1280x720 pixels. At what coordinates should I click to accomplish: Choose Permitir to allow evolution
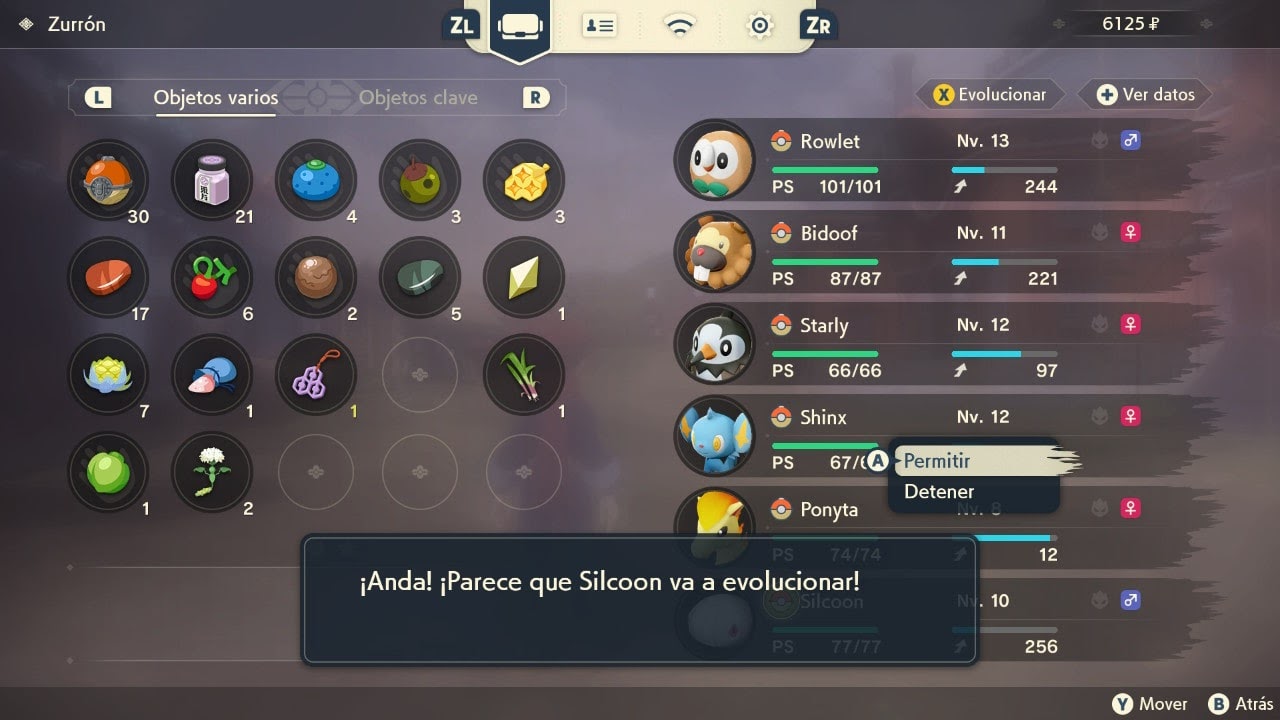coord(937,461)
